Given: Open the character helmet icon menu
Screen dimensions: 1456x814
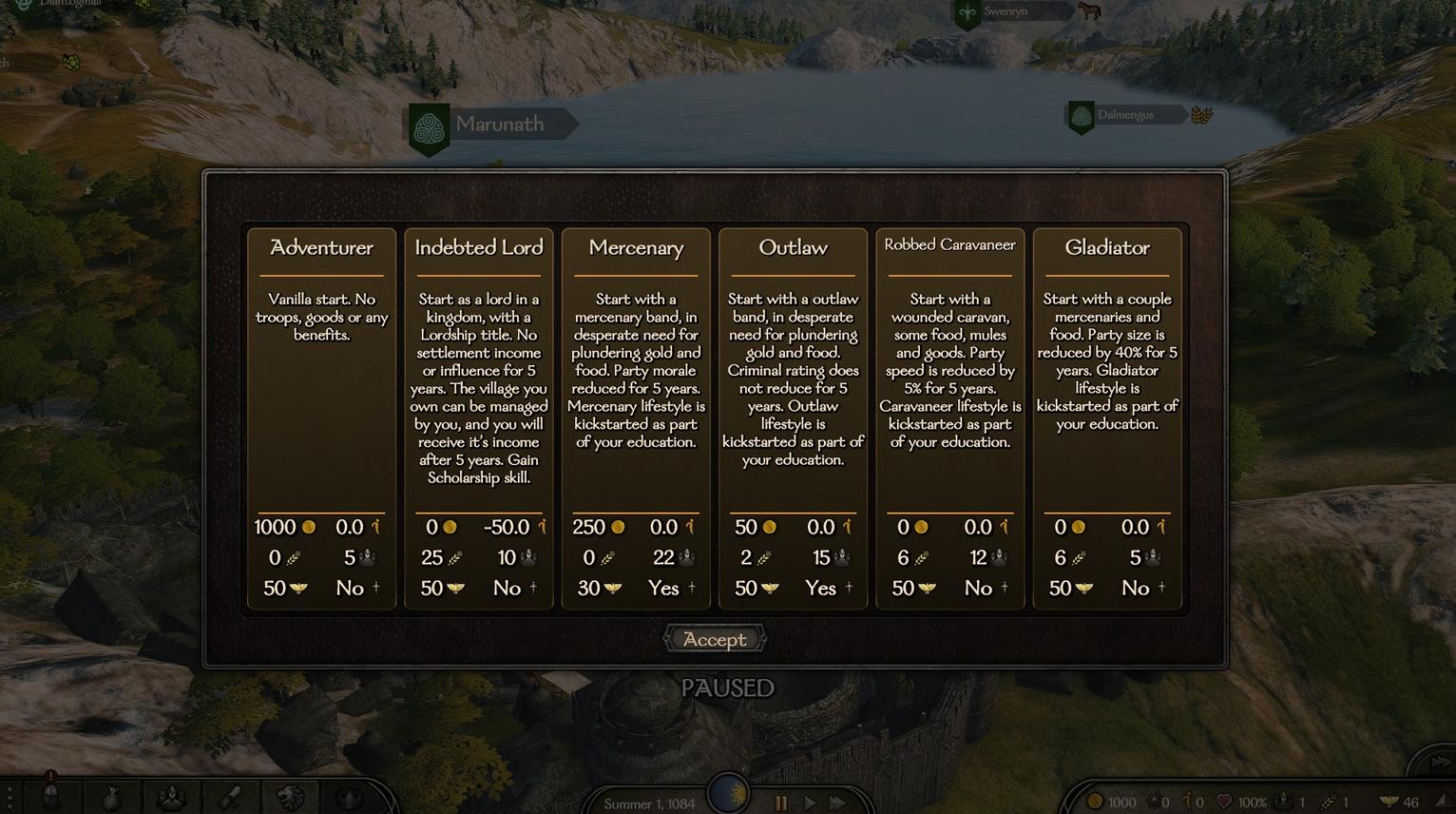Looking at the screenshot, I should [x=51, y=797].
